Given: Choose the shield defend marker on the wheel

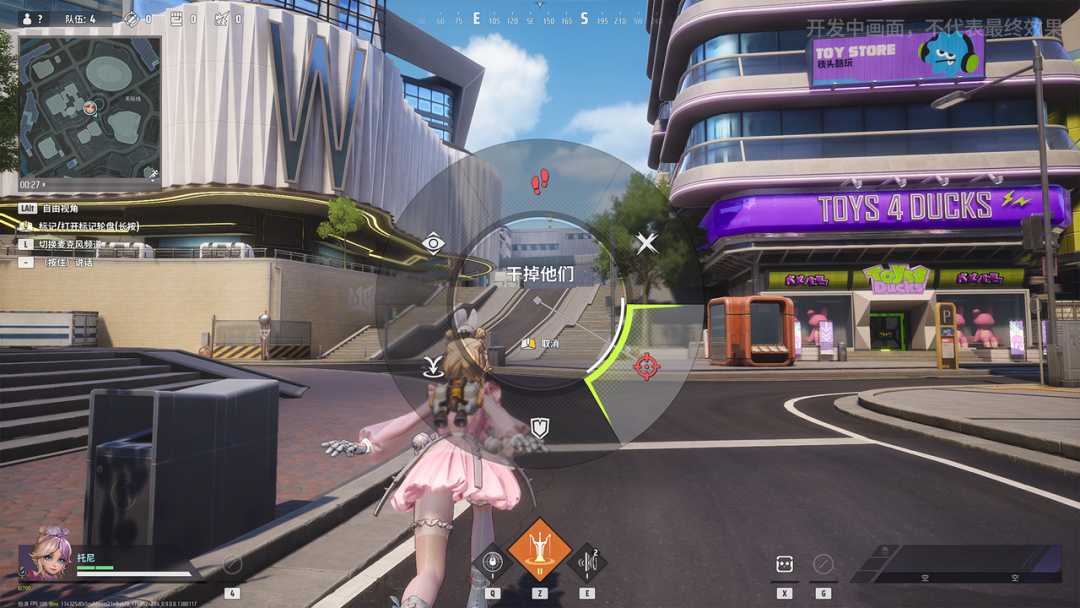Looking at the screenshot, I should (x=540, y=428).
